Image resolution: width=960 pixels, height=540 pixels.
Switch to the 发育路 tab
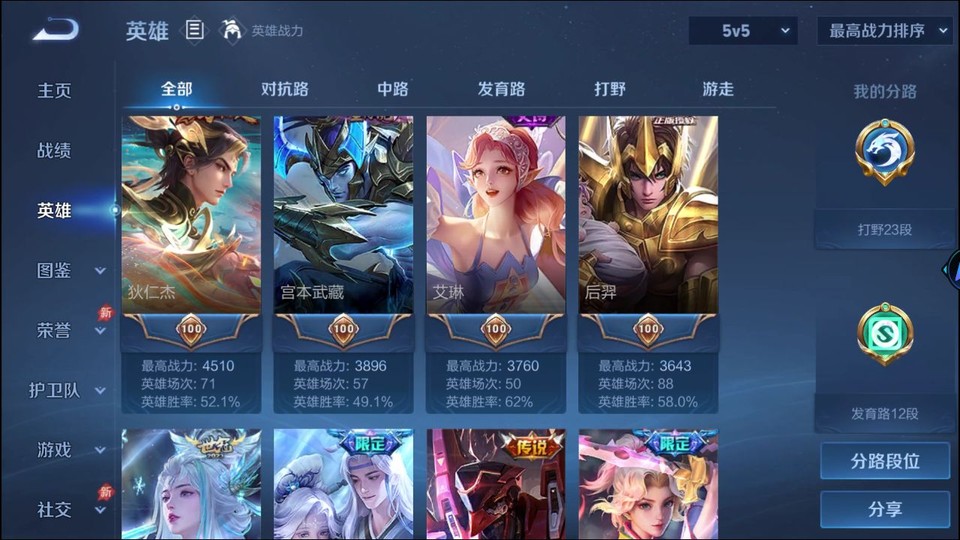click(501, 89)
